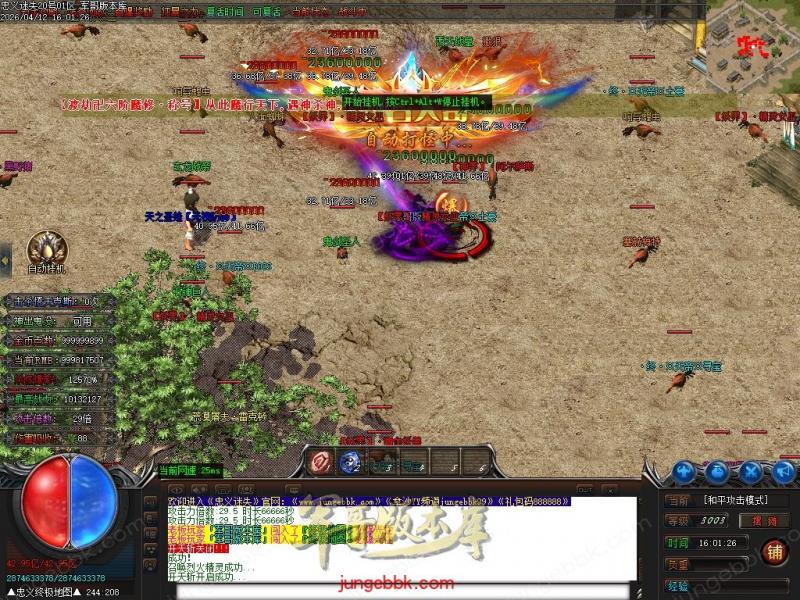Toggle the blue speaker sound button
This screenshot has width=800, height=600.
click(x=781, y=471)
